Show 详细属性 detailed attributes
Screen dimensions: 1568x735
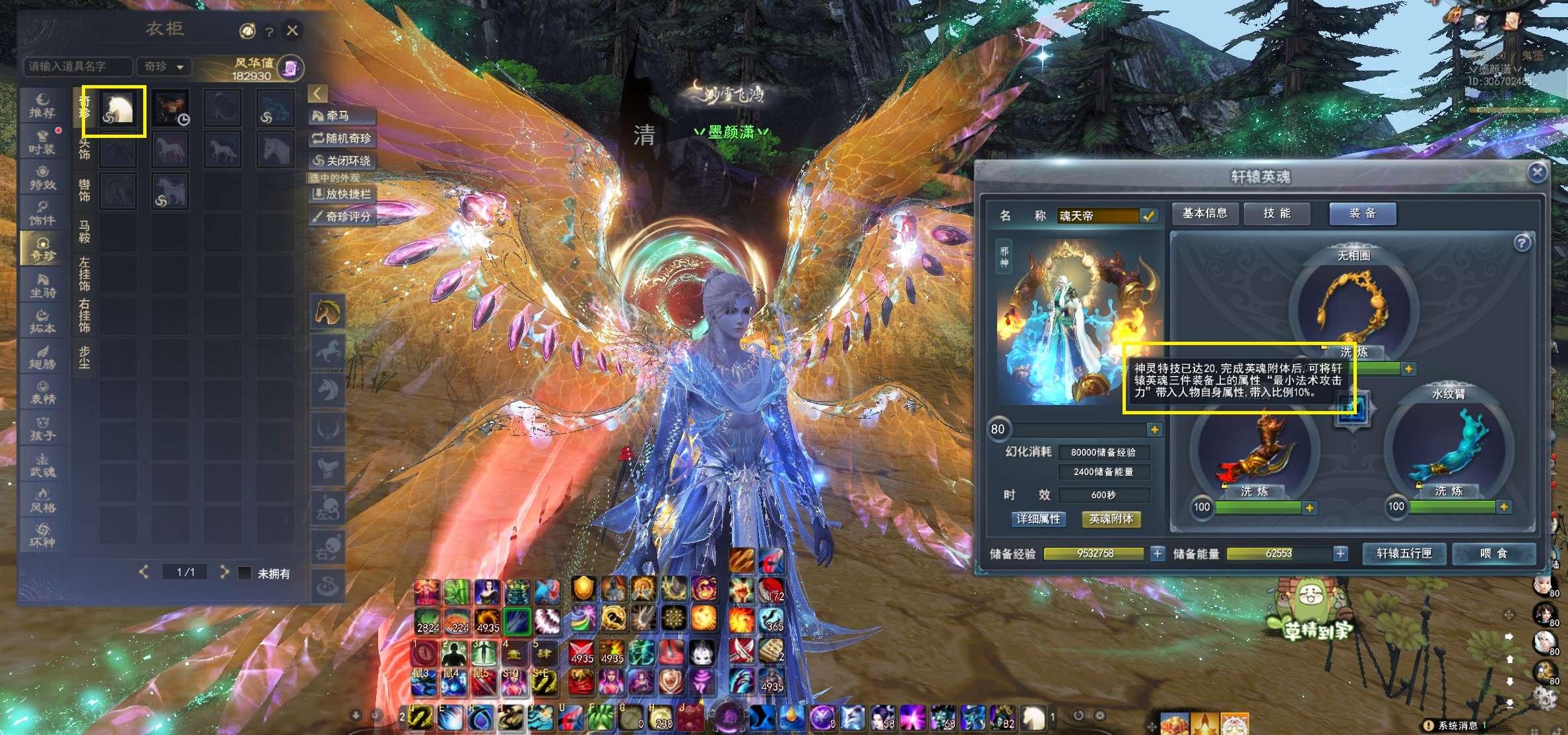coord(1038,519)
